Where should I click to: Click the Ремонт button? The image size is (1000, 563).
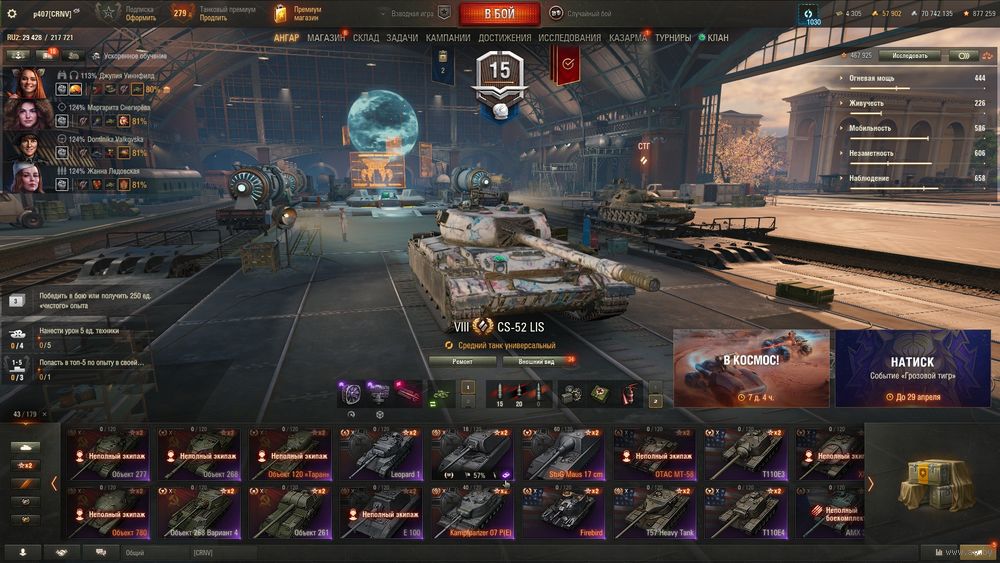coord(462,361)
